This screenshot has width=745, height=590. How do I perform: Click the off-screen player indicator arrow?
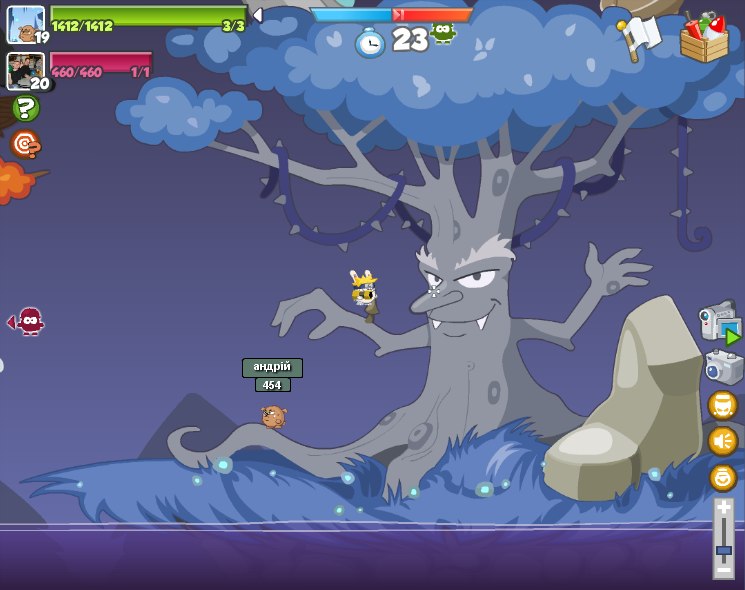click(27, 321)
